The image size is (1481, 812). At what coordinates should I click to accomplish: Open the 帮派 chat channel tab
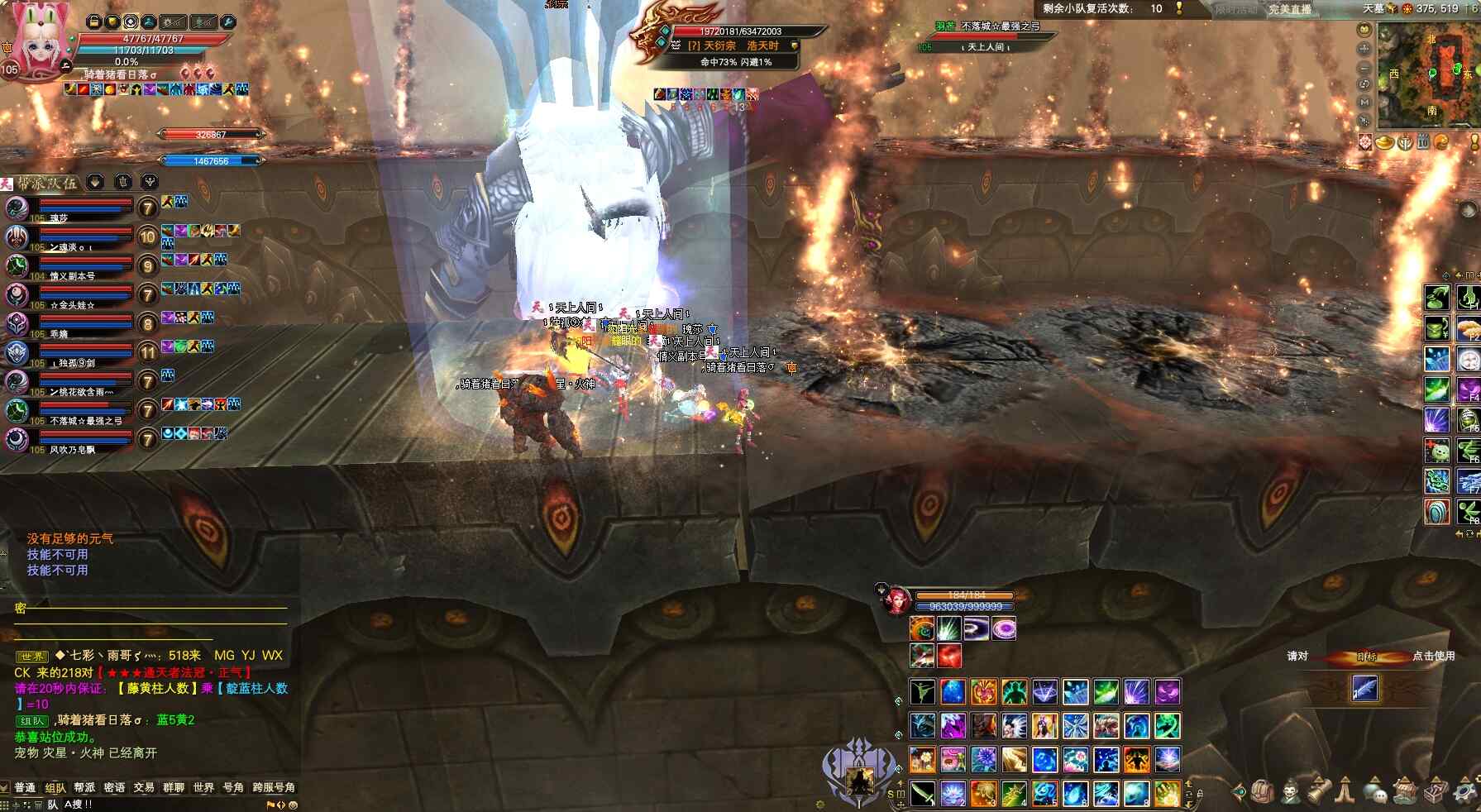[x=84, y=787]
